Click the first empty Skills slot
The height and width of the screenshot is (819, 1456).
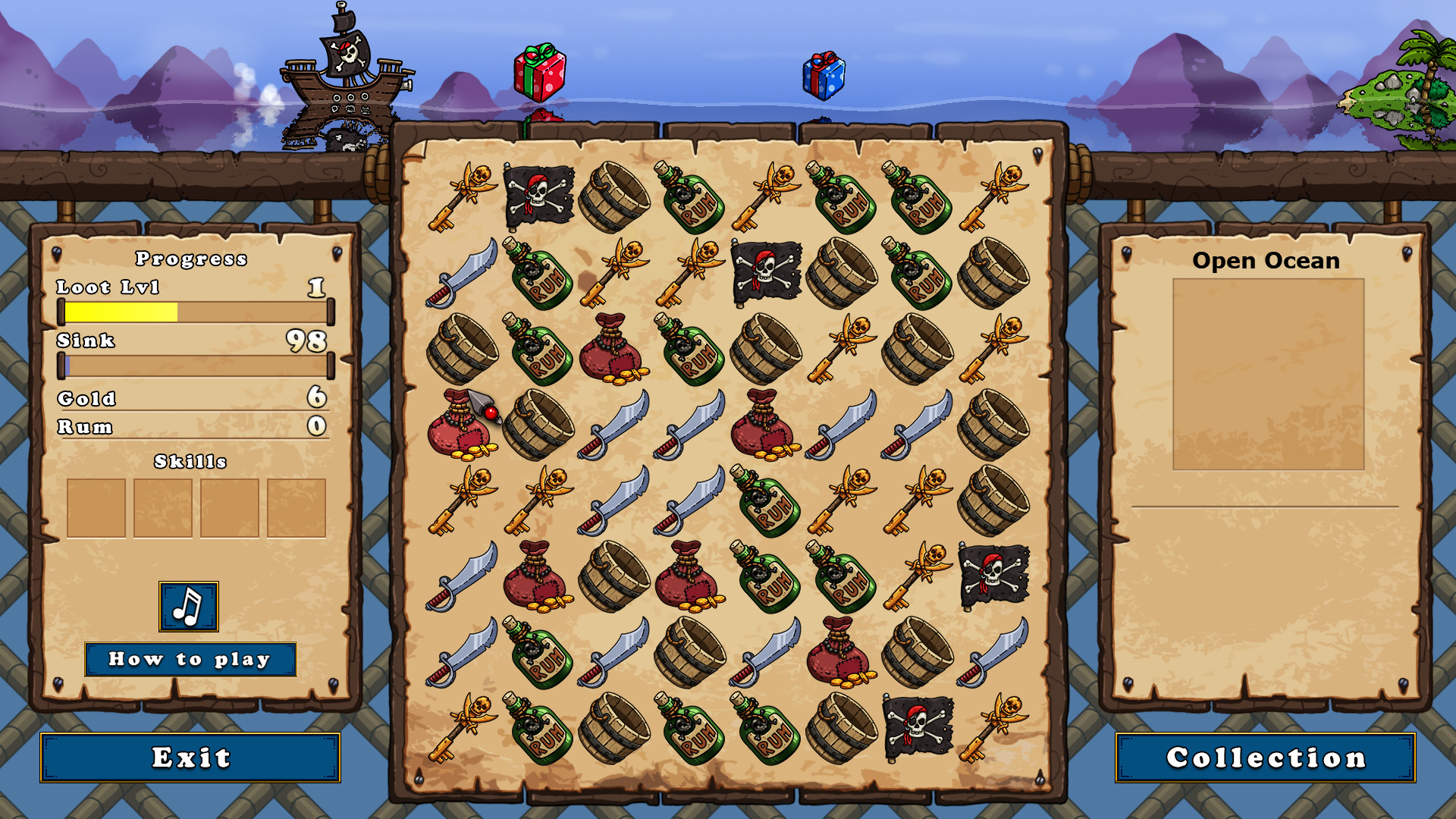click(x=97, y=510)
